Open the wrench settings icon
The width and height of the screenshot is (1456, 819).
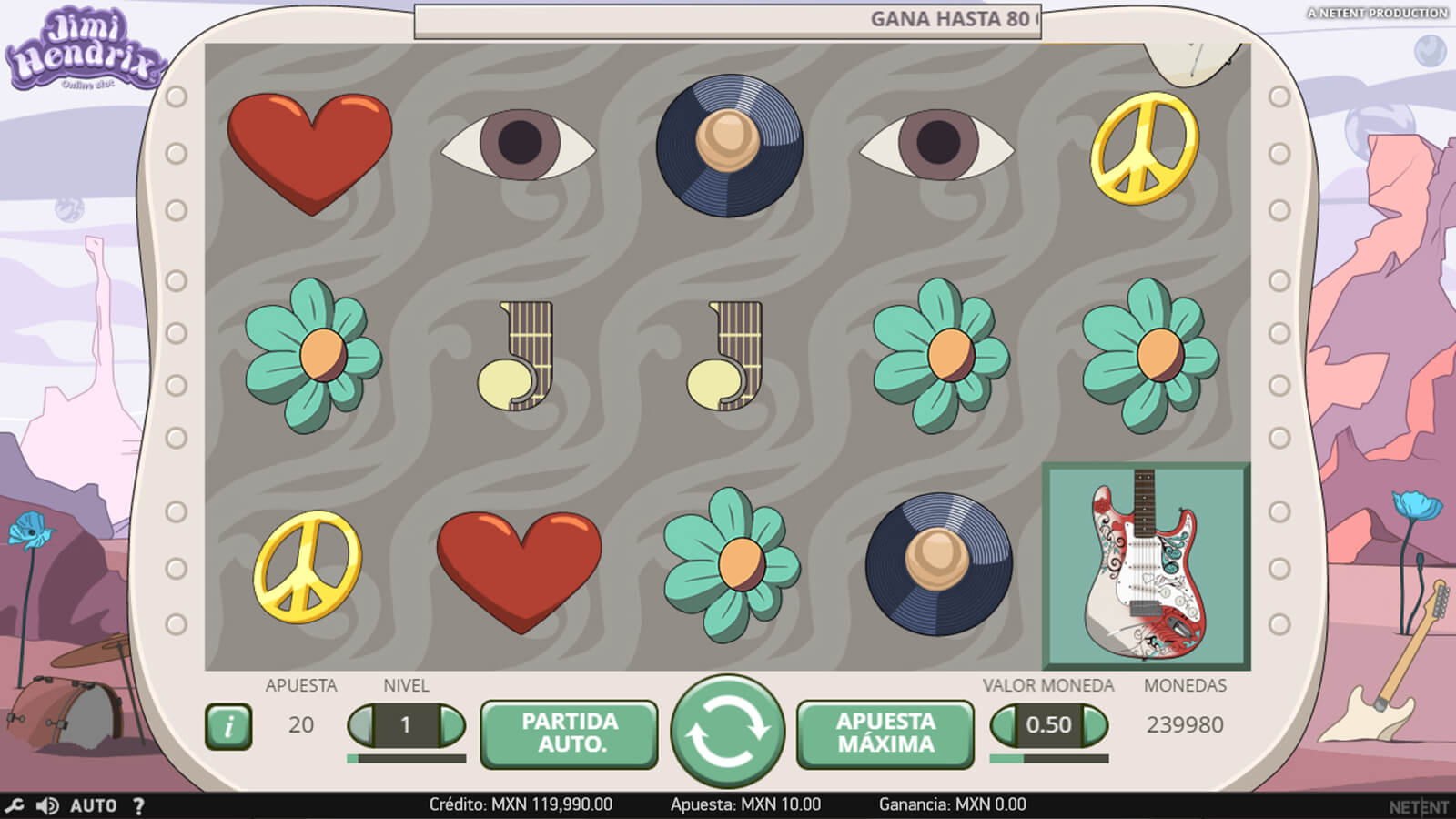[x=14, y=805]
